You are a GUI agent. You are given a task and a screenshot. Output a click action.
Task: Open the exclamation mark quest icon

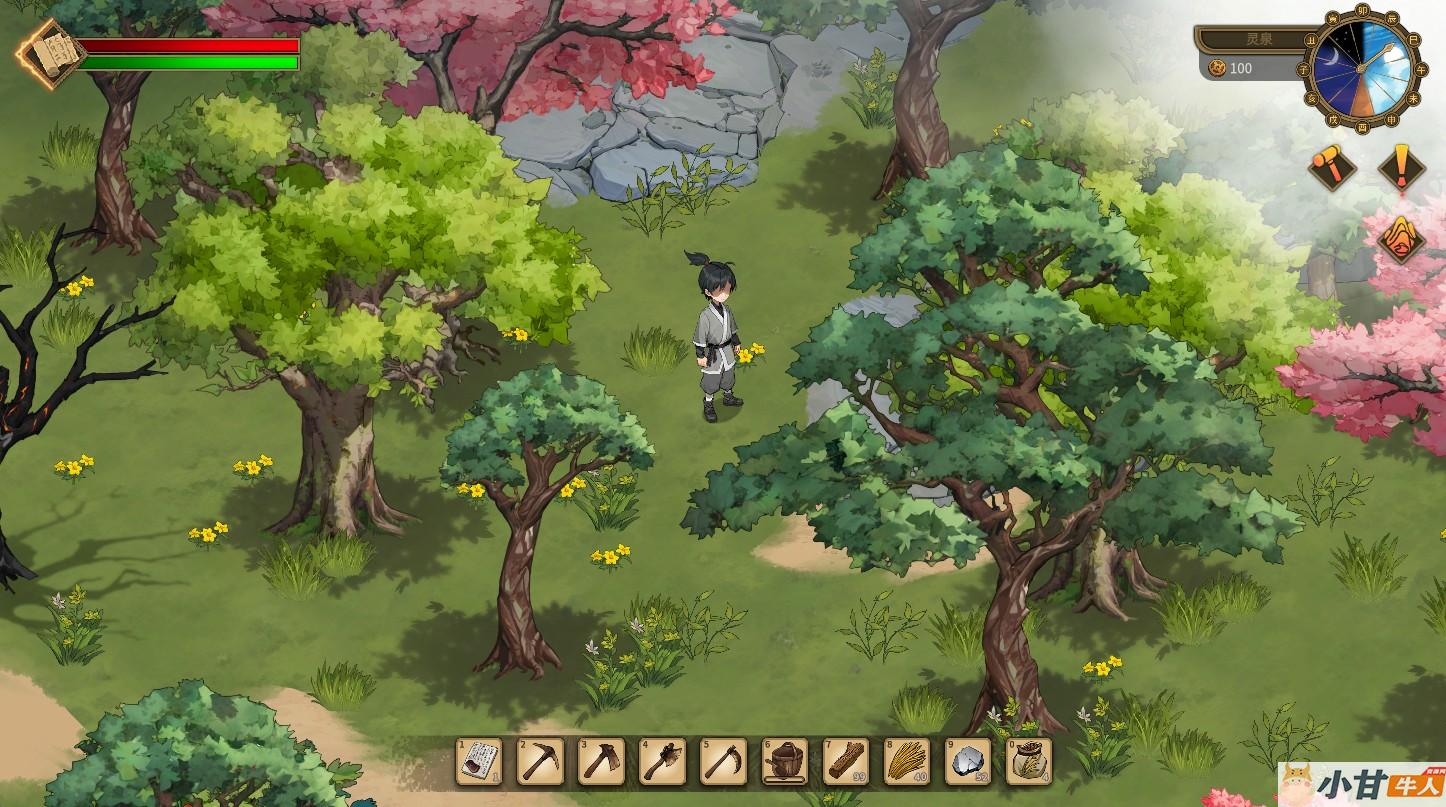(1401, 166)
